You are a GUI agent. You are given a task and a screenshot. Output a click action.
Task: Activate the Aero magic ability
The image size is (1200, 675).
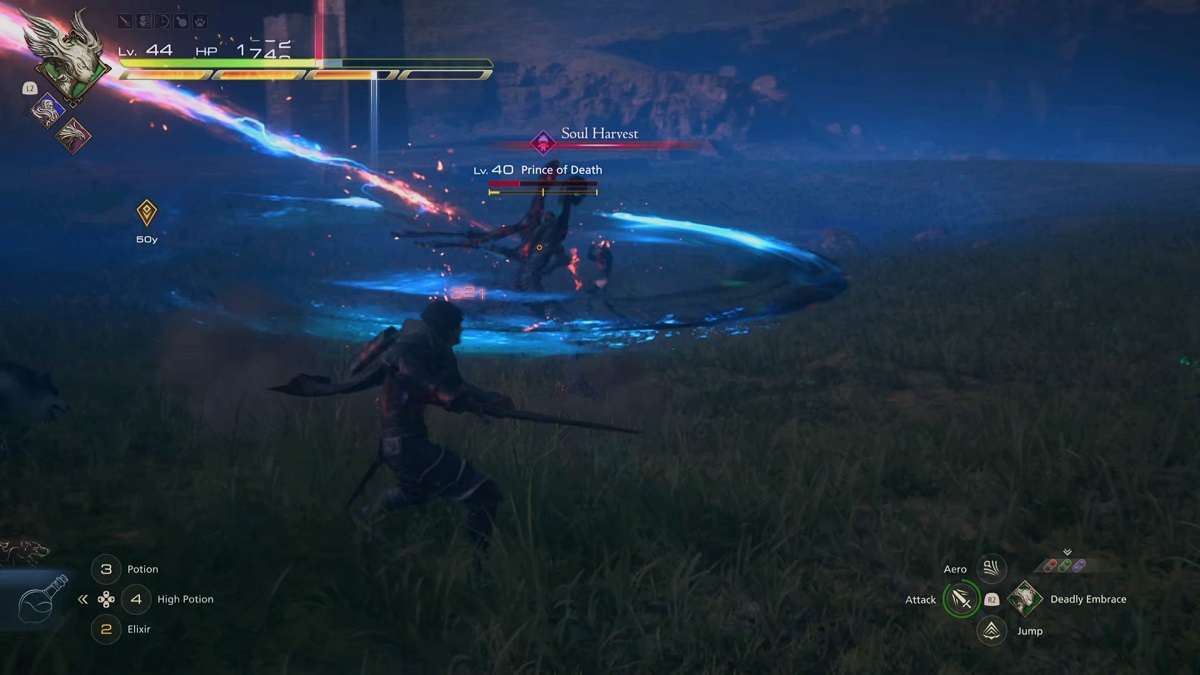991,569
